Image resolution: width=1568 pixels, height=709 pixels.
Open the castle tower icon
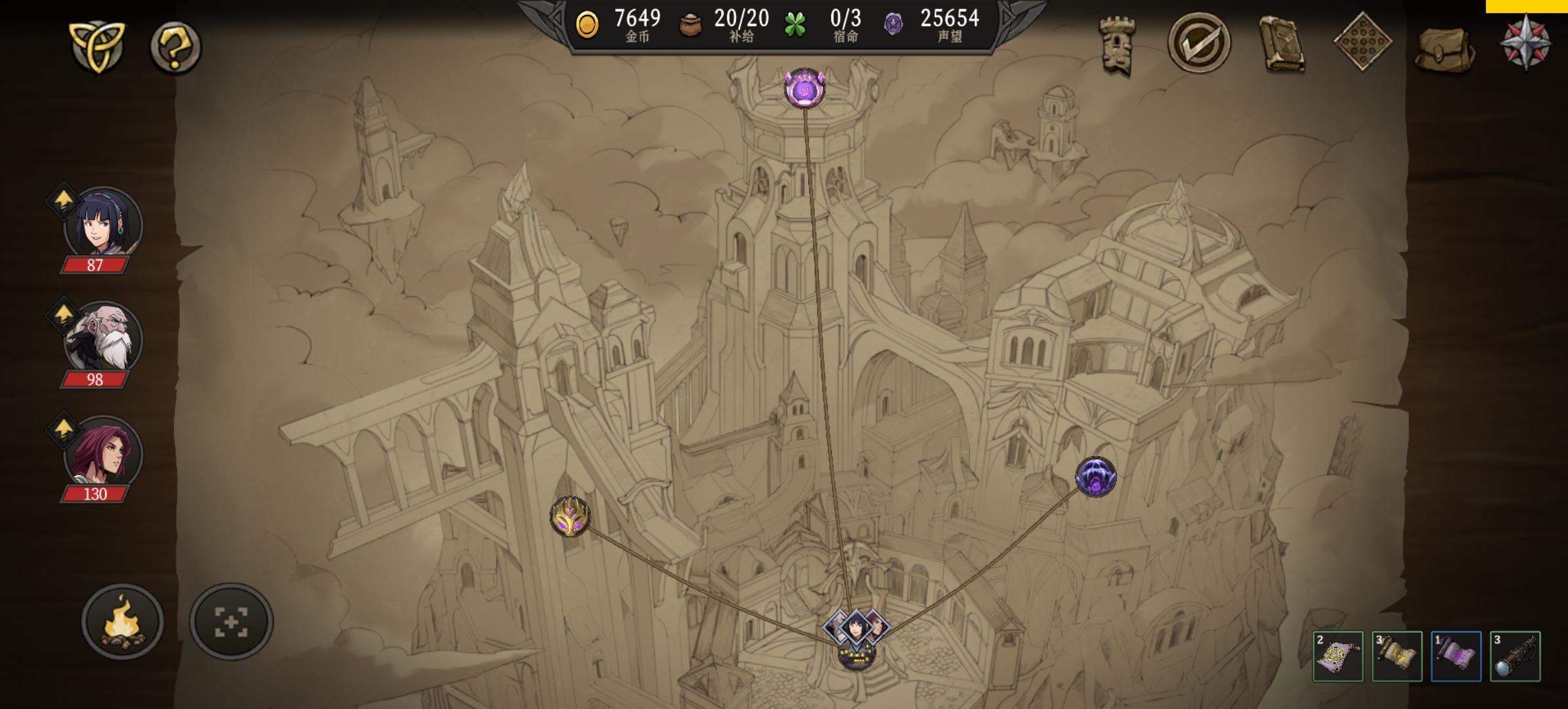click(1118, 45)
